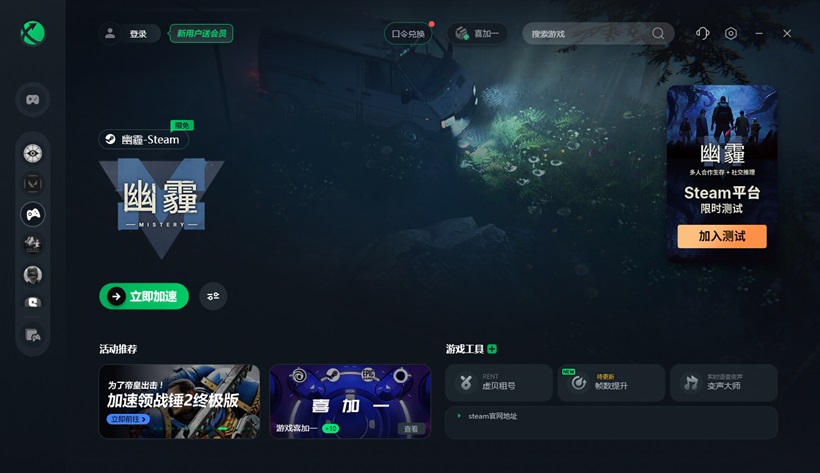Open the 帧数提升 FPS boost tool
The height and width of the screenshot is (473, 820).
pyautogui.click(x=611, y=382)
